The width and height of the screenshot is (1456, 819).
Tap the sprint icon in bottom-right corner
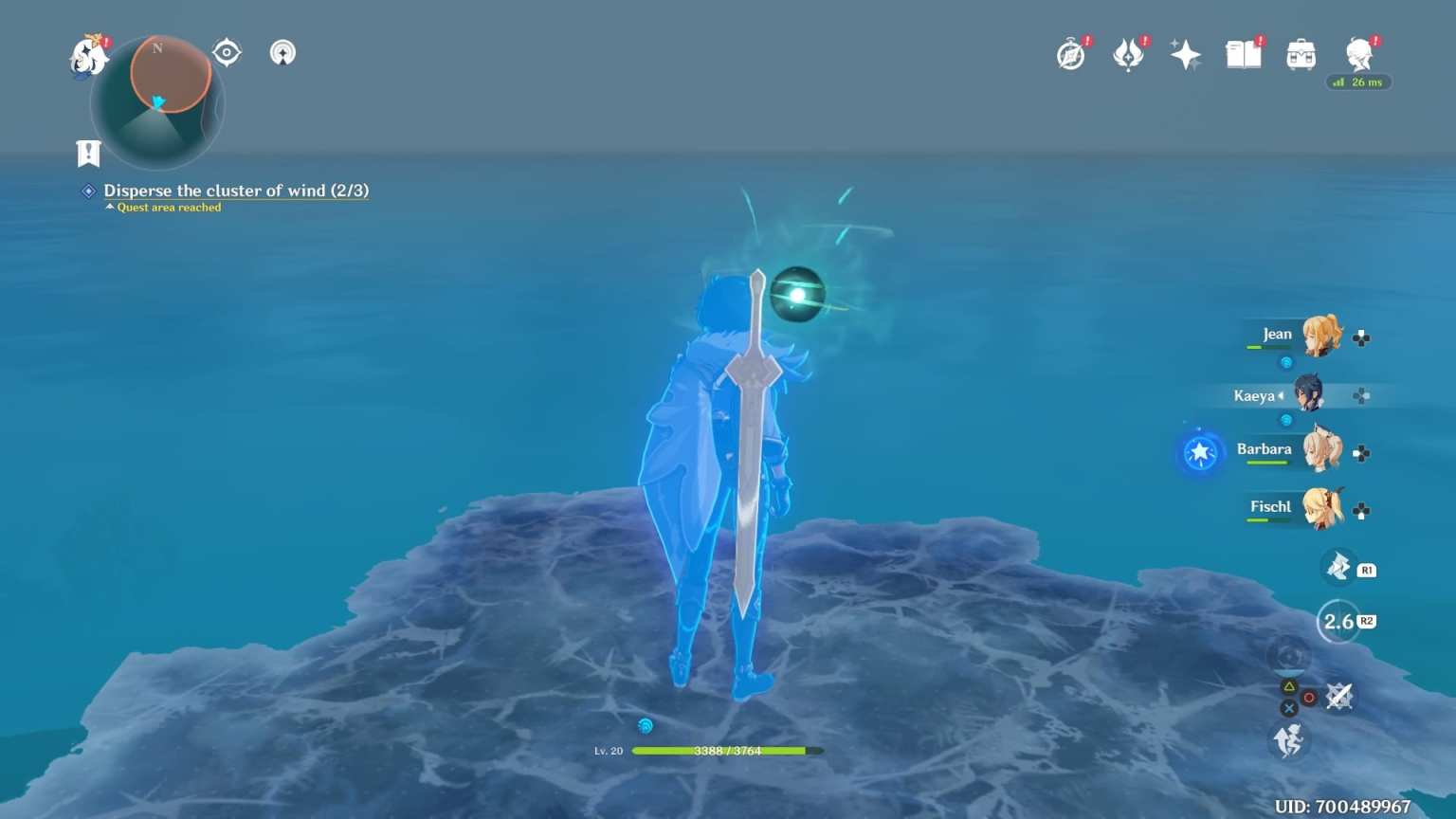pyautogui.click(x=1289, y=741)
